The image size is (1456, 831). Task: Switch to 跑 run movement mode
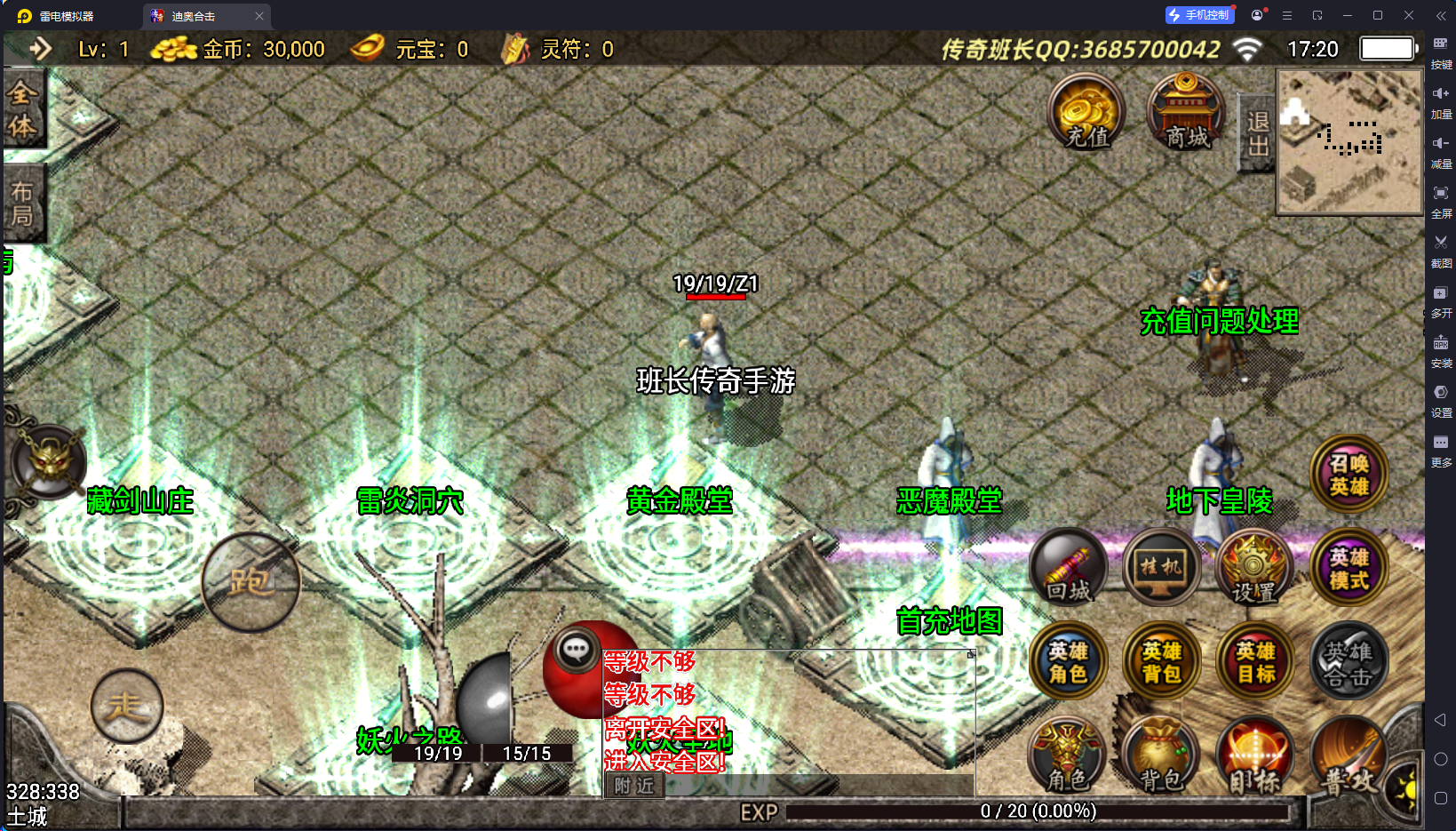tap(251, 582)
